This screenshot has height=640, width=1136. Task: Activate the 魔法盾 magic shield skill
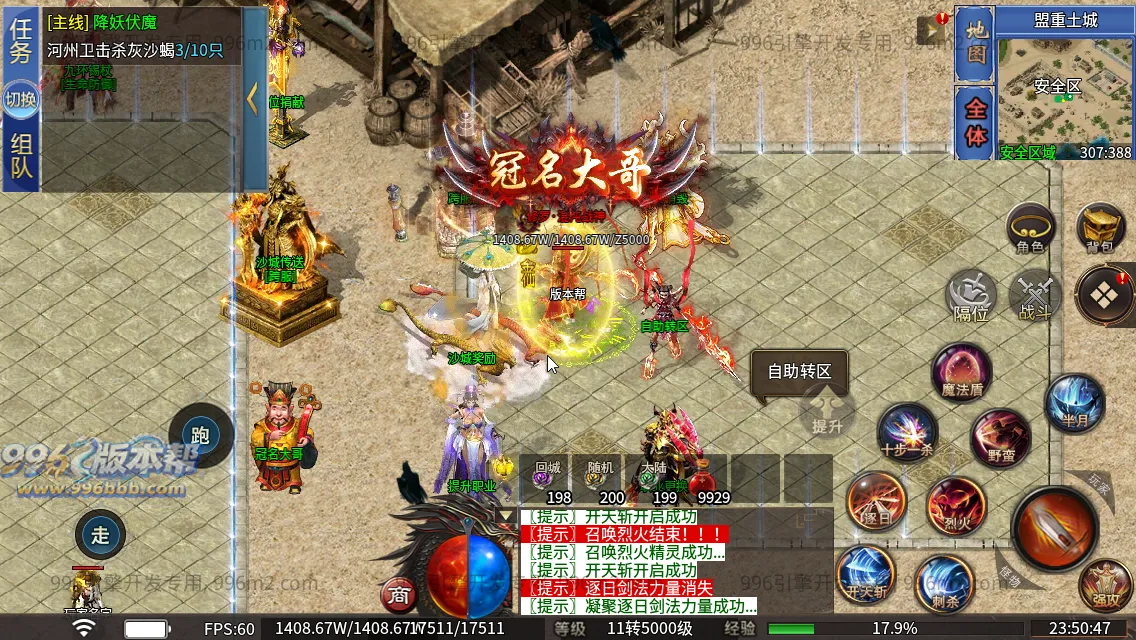coord(961,371)
